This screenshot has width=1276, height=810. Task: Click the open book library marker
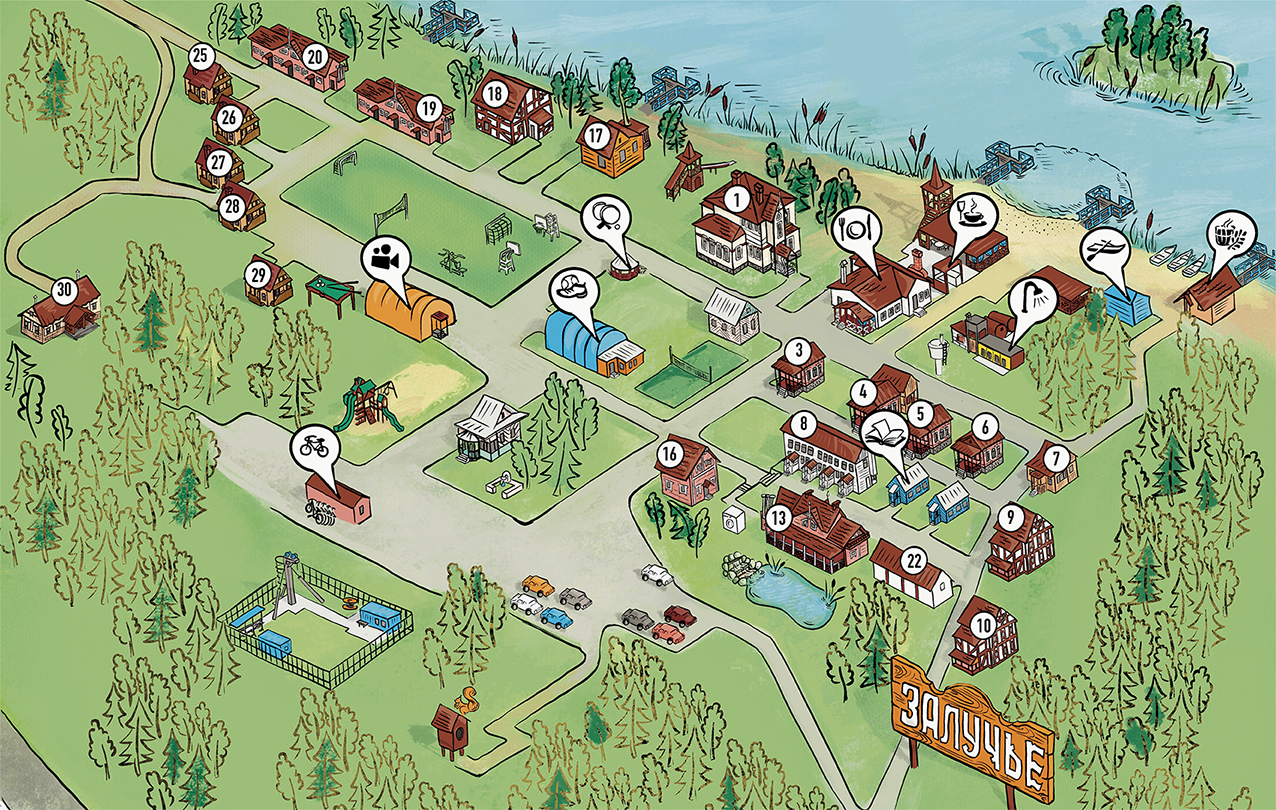(882, 432)
